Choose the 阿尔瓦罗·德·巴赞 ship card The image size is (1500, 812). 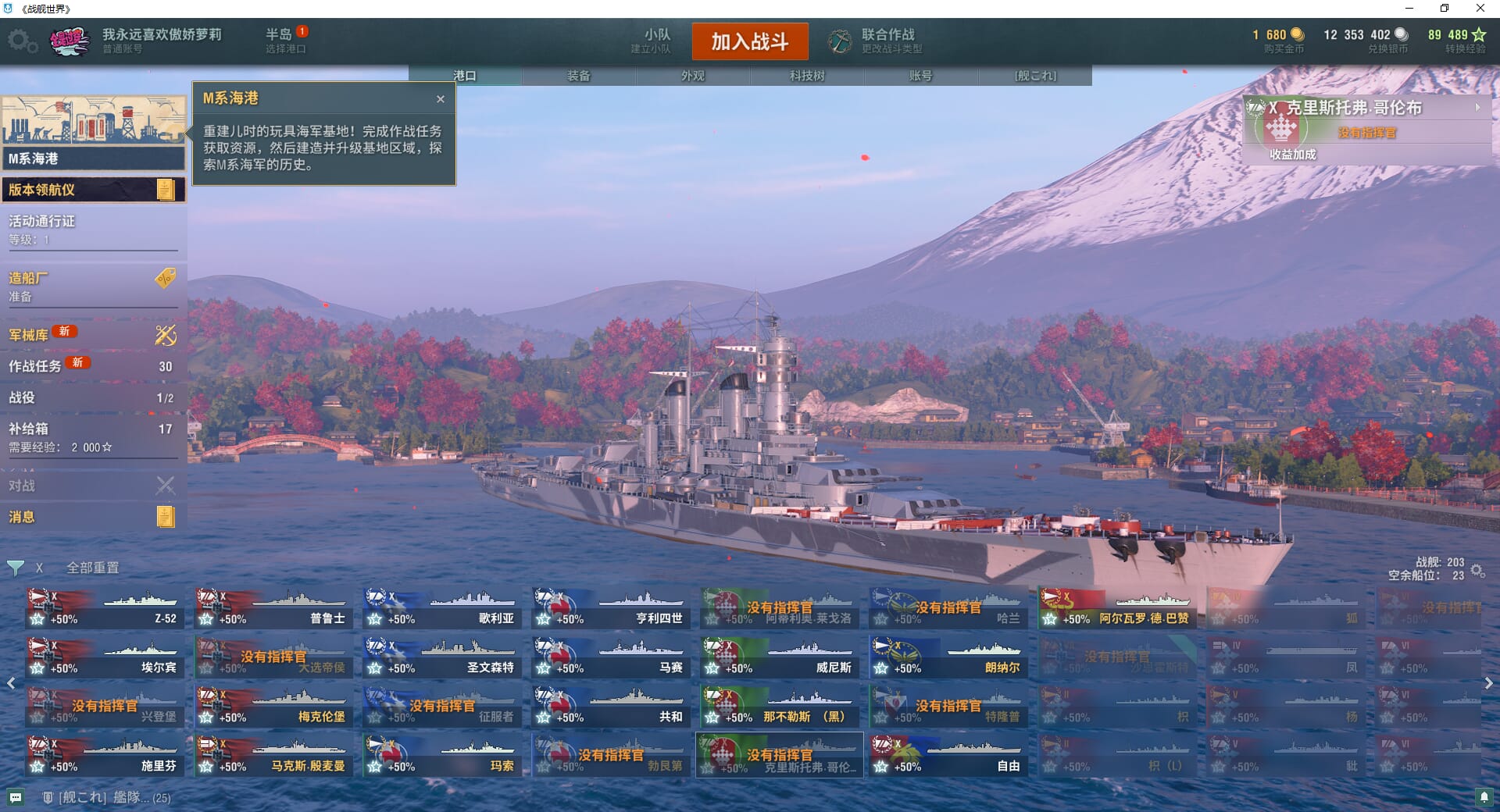point(1116,609)
